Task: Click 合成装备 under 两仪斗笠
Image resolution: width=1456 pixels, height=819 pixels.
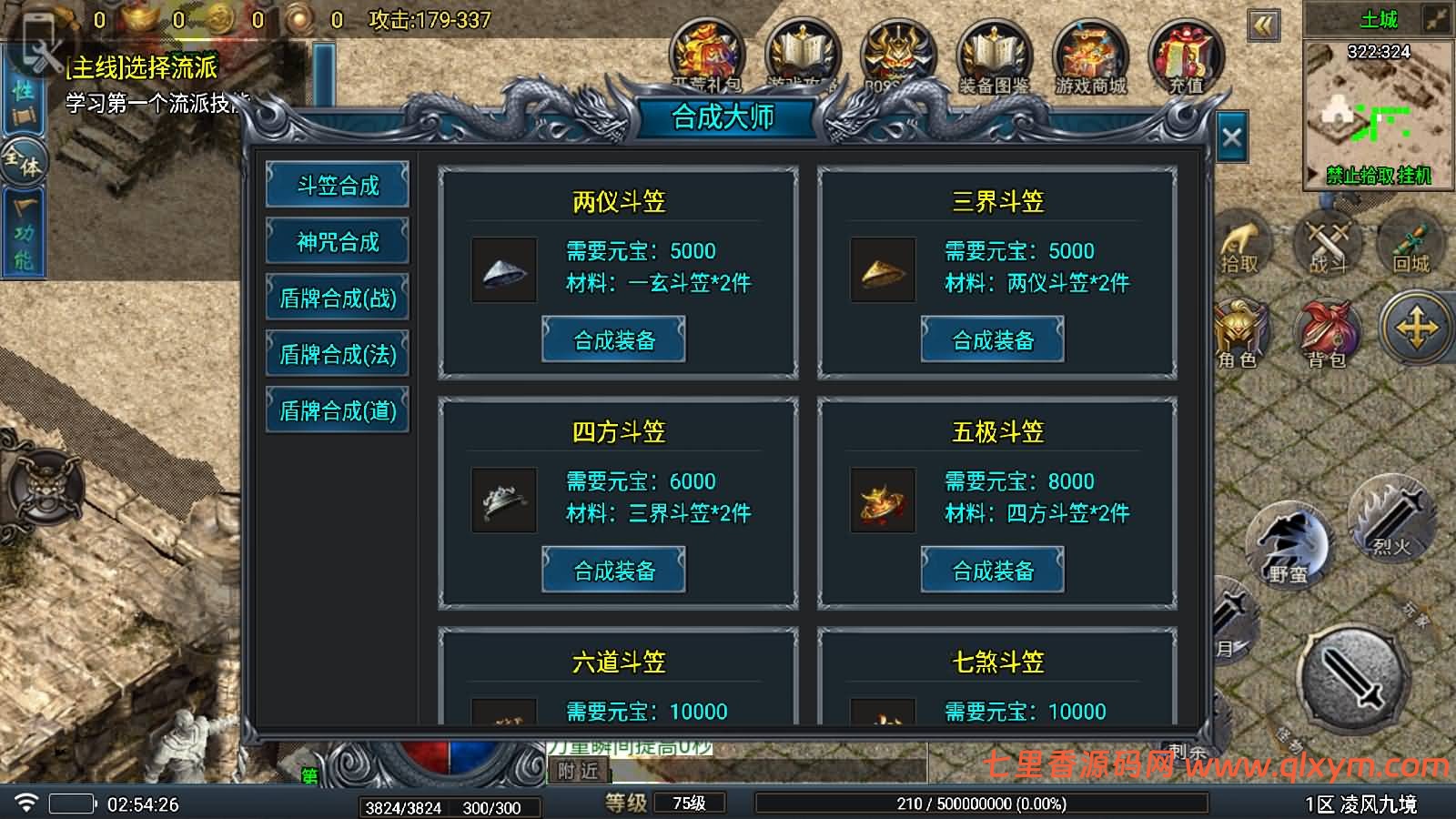Action: [x=613, y=338]
